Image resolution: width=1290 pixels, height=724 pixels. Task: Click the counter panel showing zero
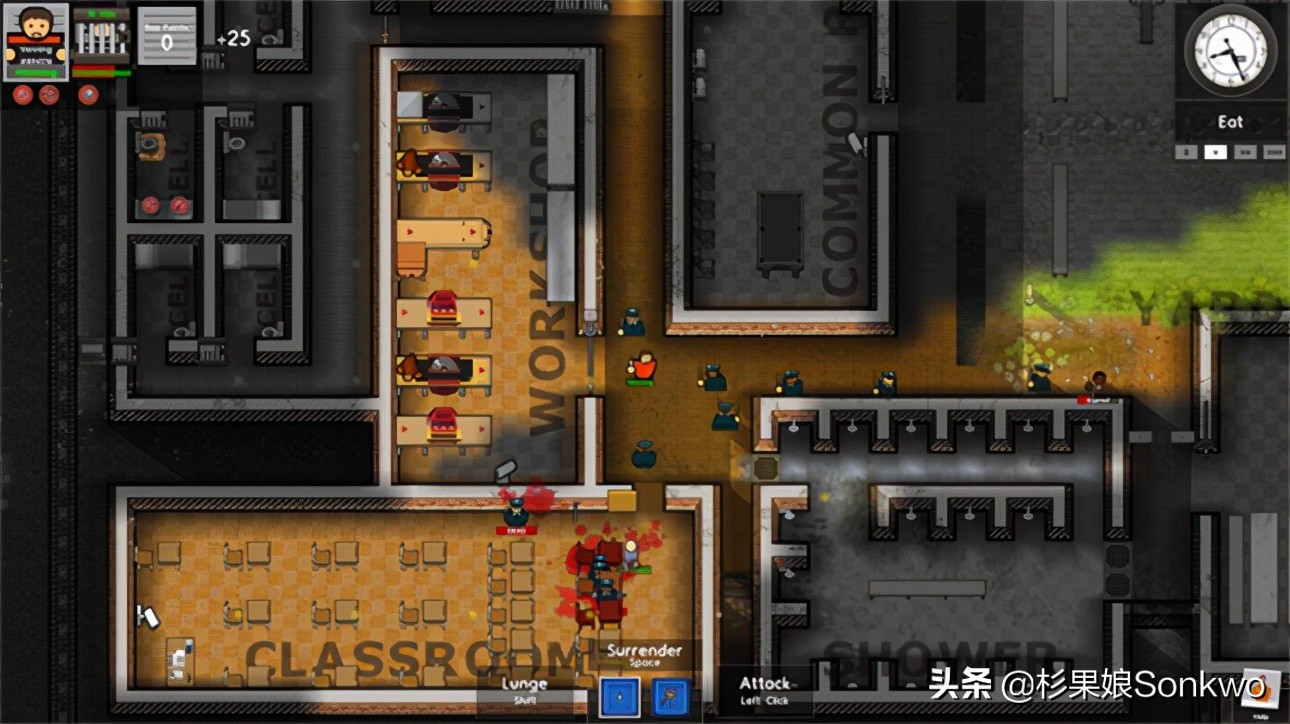pyautogui.click(x=166, y=35)
